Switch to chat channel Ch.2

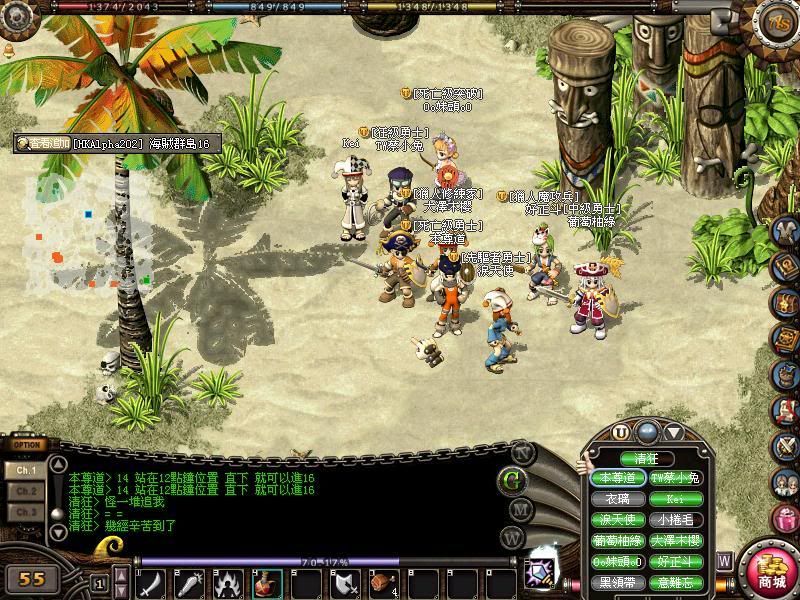(27, 491)
